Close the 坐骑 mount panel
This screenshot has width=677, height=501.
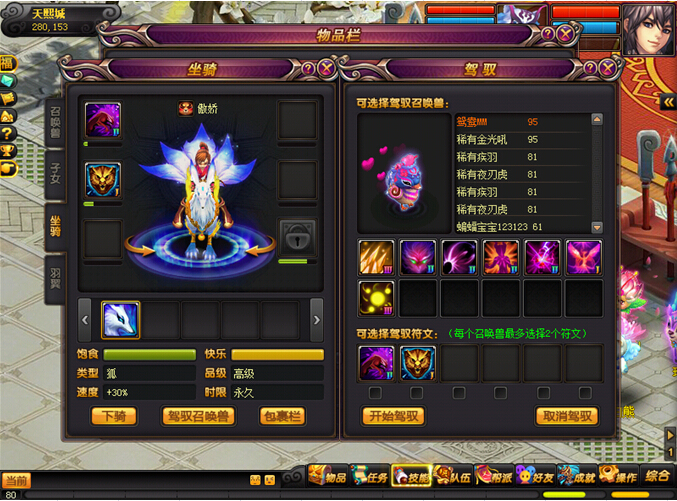(326, 68)
